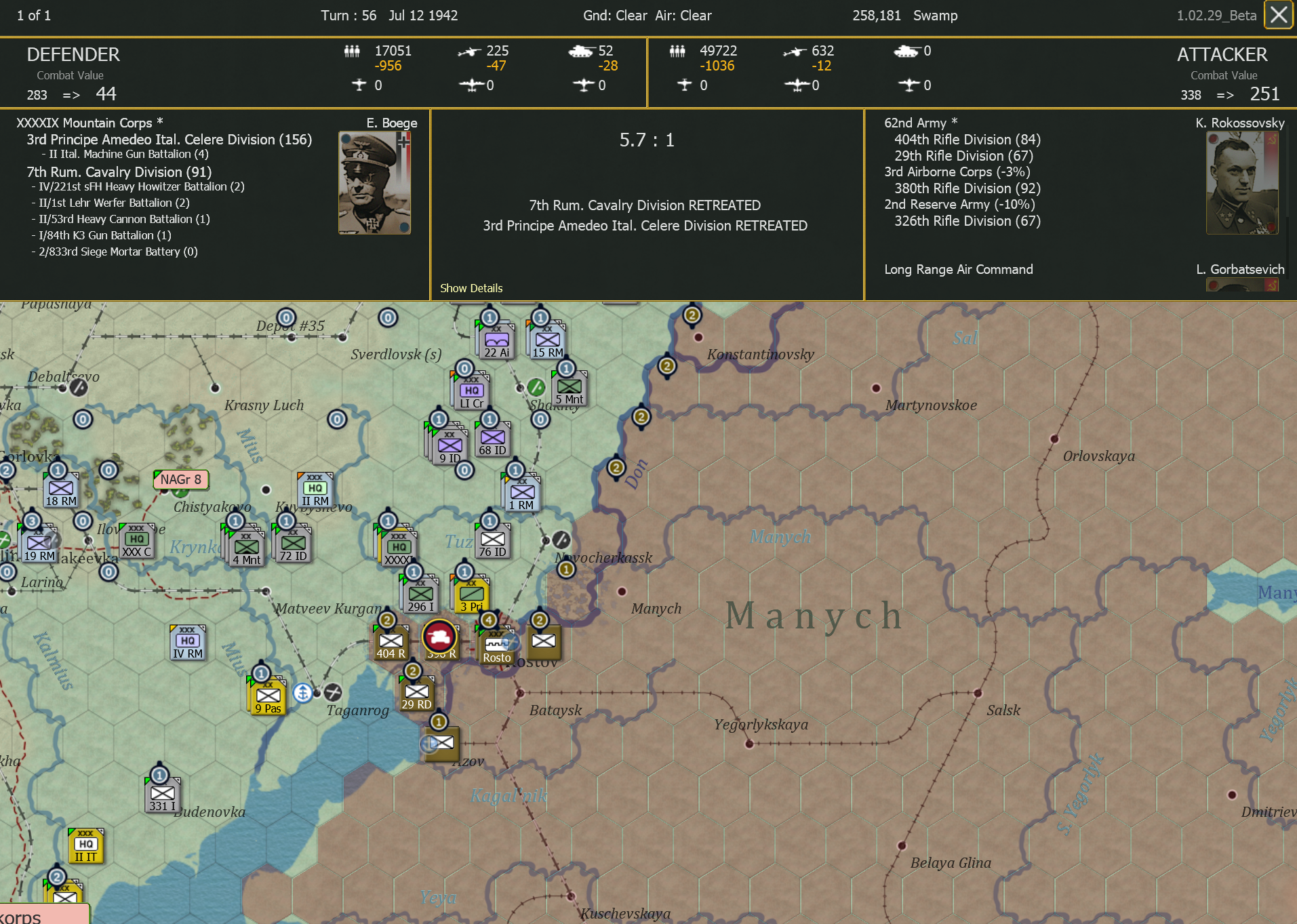Click the 404 R unit counter near Rostov
Viewport: 1297px width, 924px height.
(390, 643)
